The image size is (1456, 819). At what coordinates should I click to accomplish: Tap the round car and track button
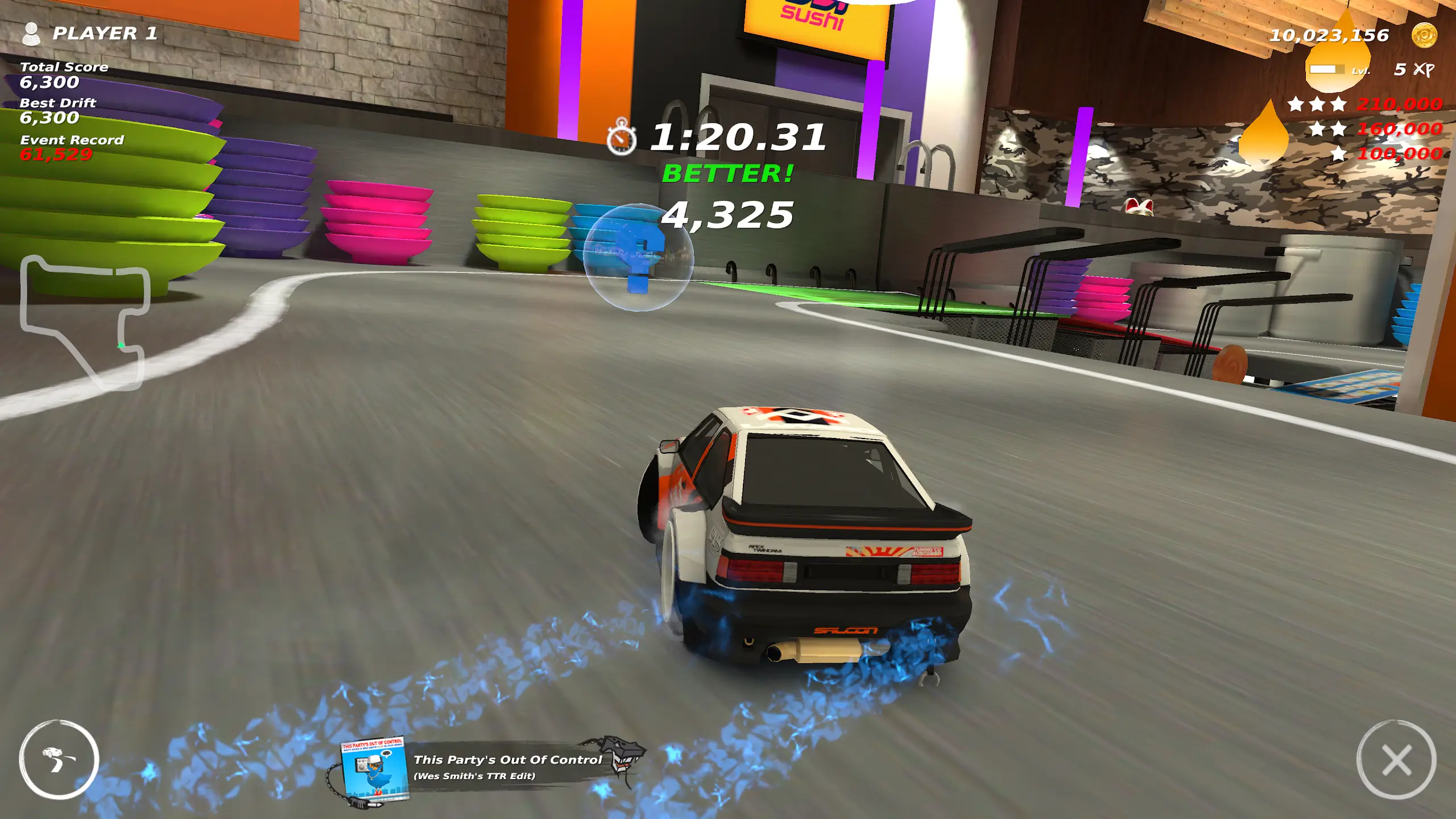coord(59,760)
